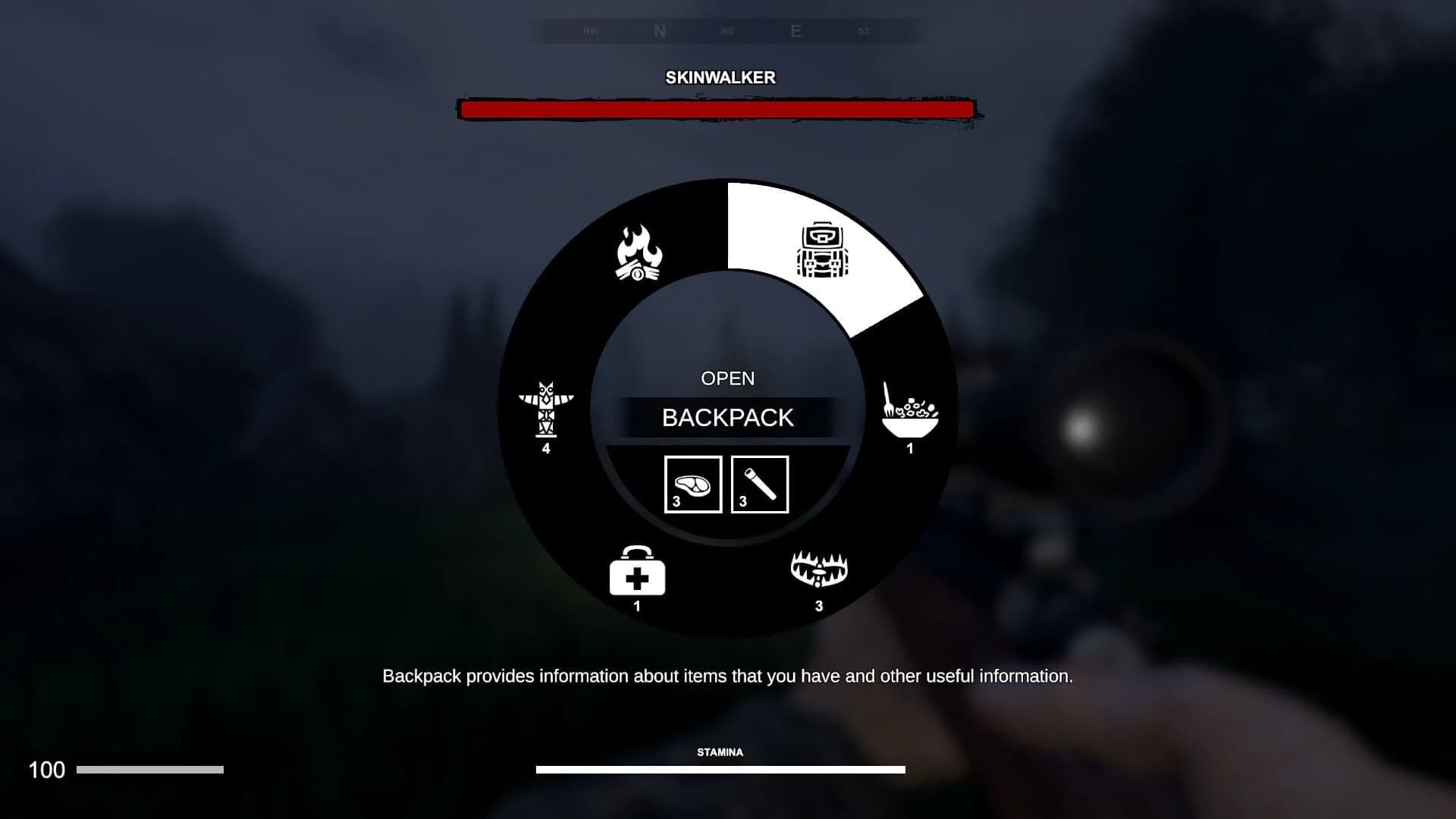Click the N marker on the compass strip
Screen dimensions: 1456x819
659,32
